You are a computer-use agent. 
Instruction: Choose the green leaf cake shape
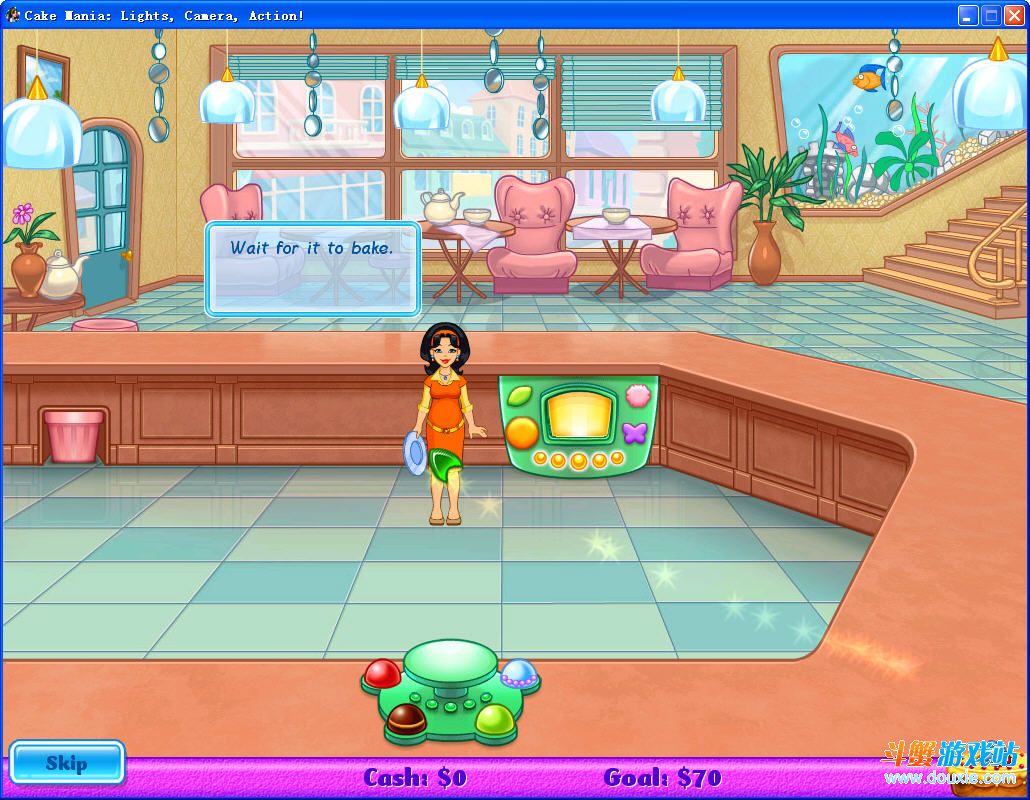[x=520, y=397]
